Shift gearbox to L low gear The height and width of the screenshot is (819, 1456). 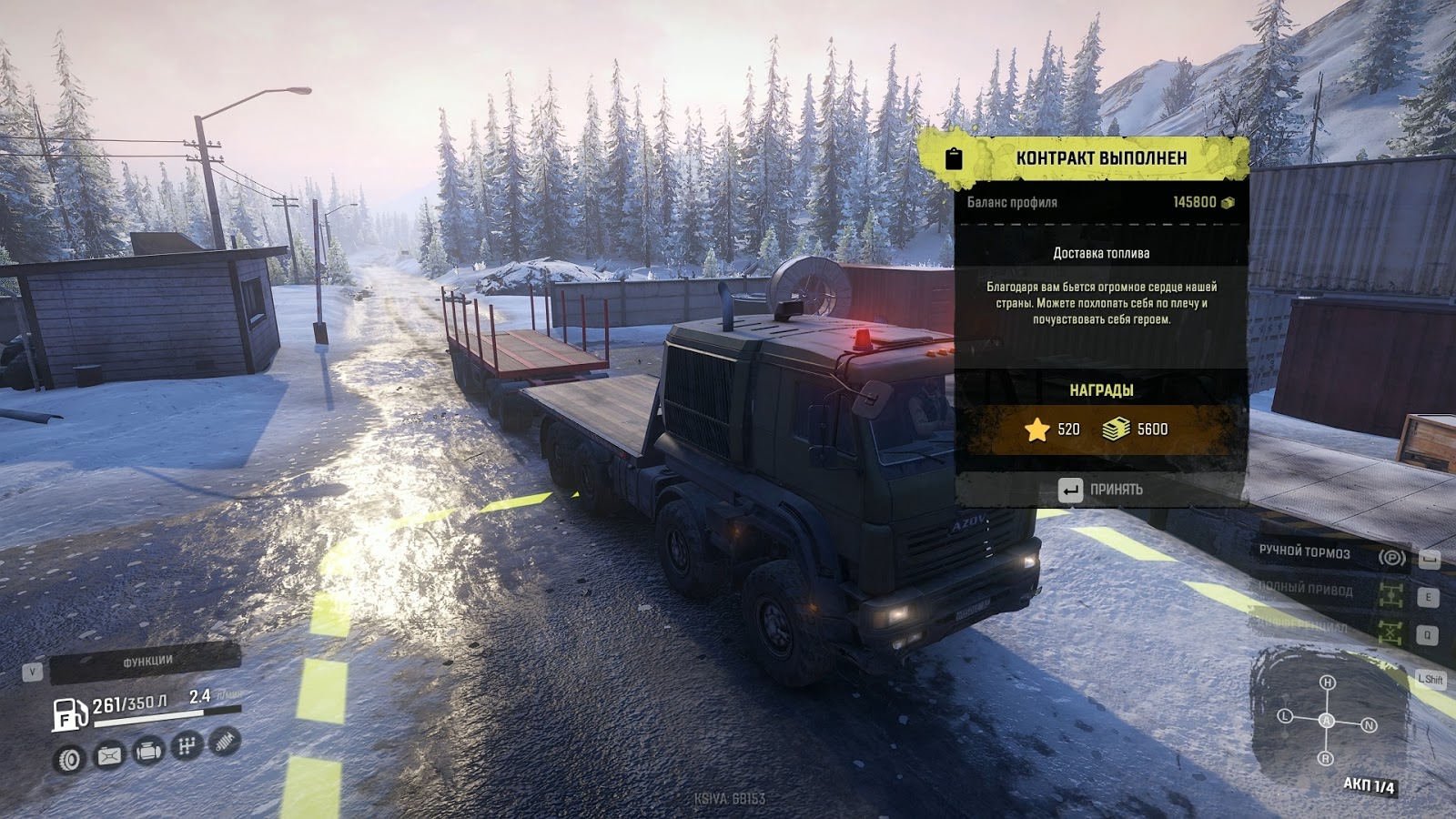[1286, 716]
